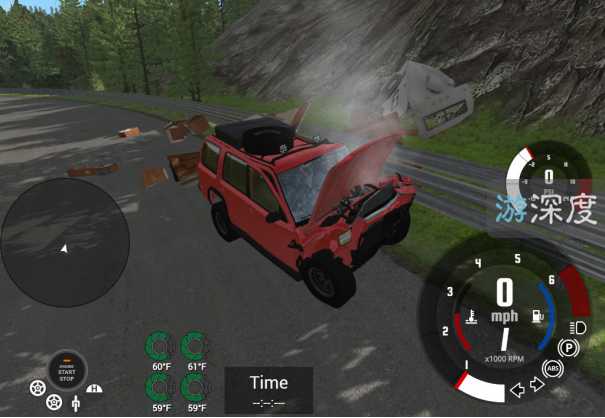The height and width of the screenshot is (418, 605).
Task: Toggle the H range box icon
Action: click(x=95, y=388)
